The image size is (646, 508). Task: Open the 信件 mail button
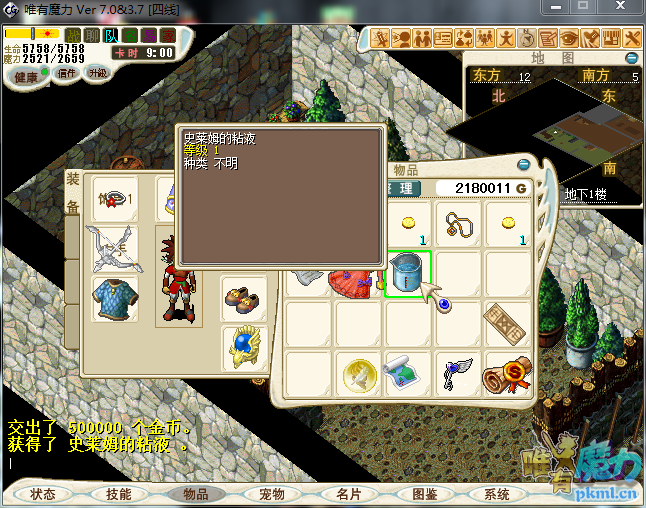tap(67, 74)
